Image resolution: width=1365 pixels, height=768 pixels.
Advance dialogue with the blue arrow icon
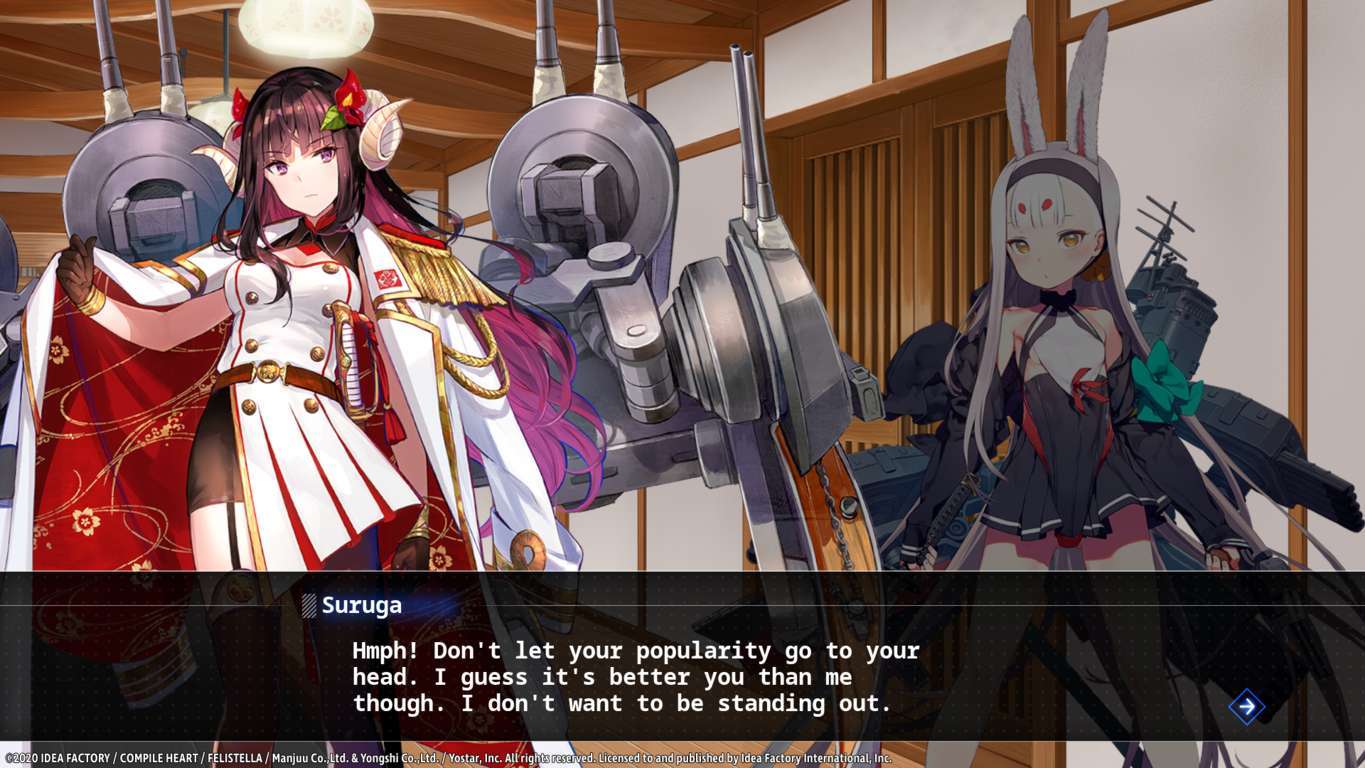point(1246,707)
